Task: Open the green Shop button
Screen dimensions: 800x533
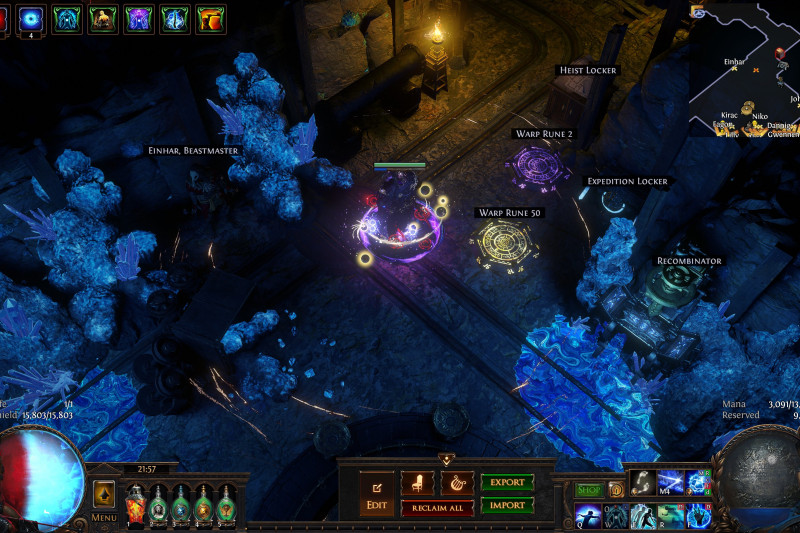Action: tap(588, 489)
